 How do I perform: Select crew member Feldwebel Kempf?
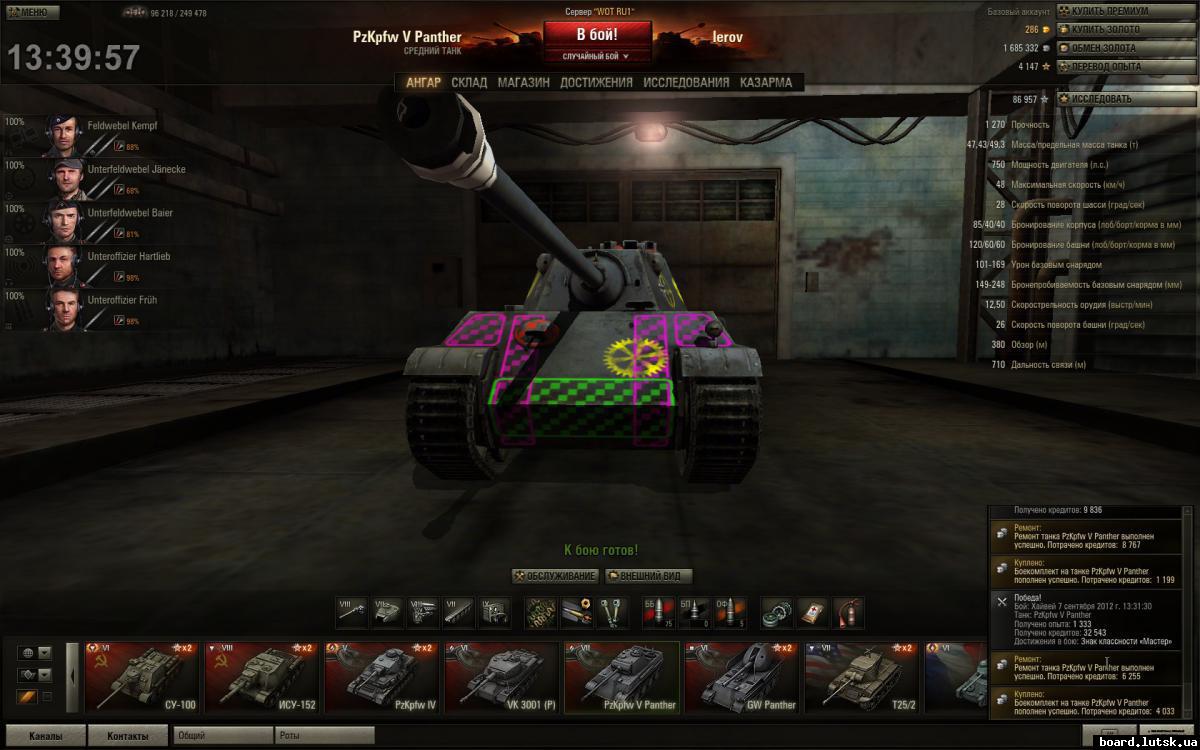122,126
